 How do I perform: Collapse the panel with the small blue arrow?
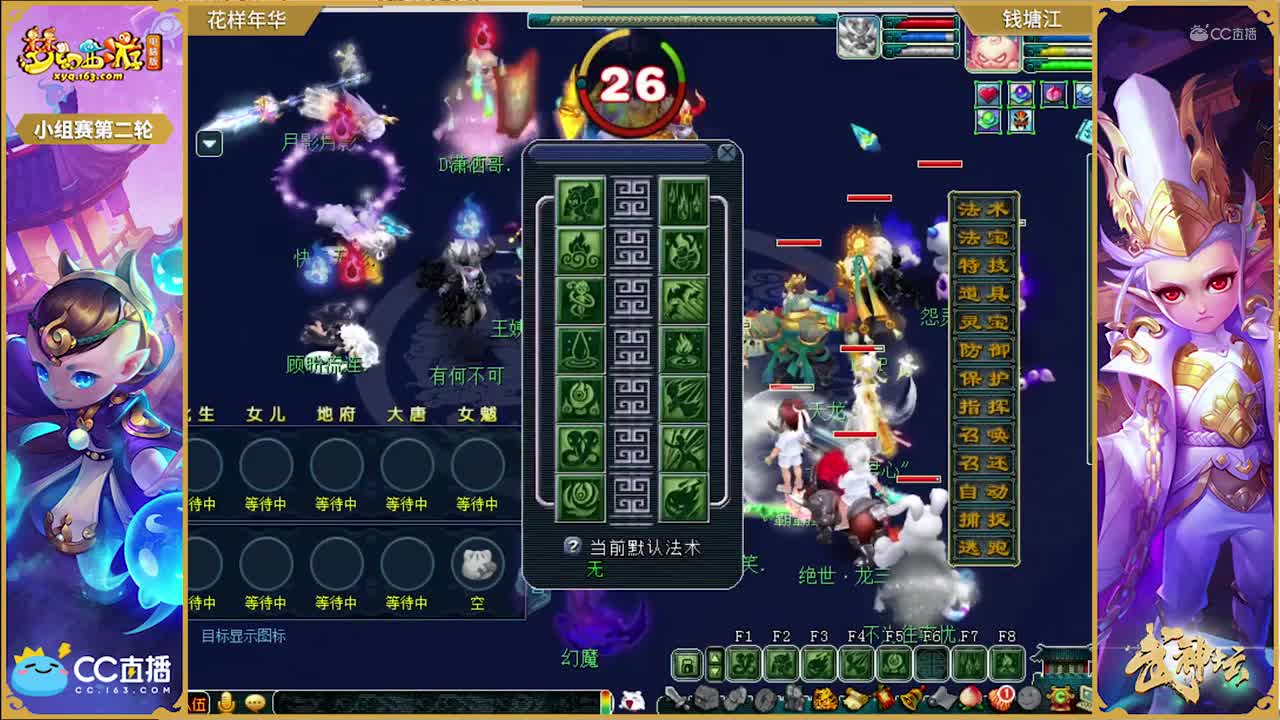click(x=209, y=143)
